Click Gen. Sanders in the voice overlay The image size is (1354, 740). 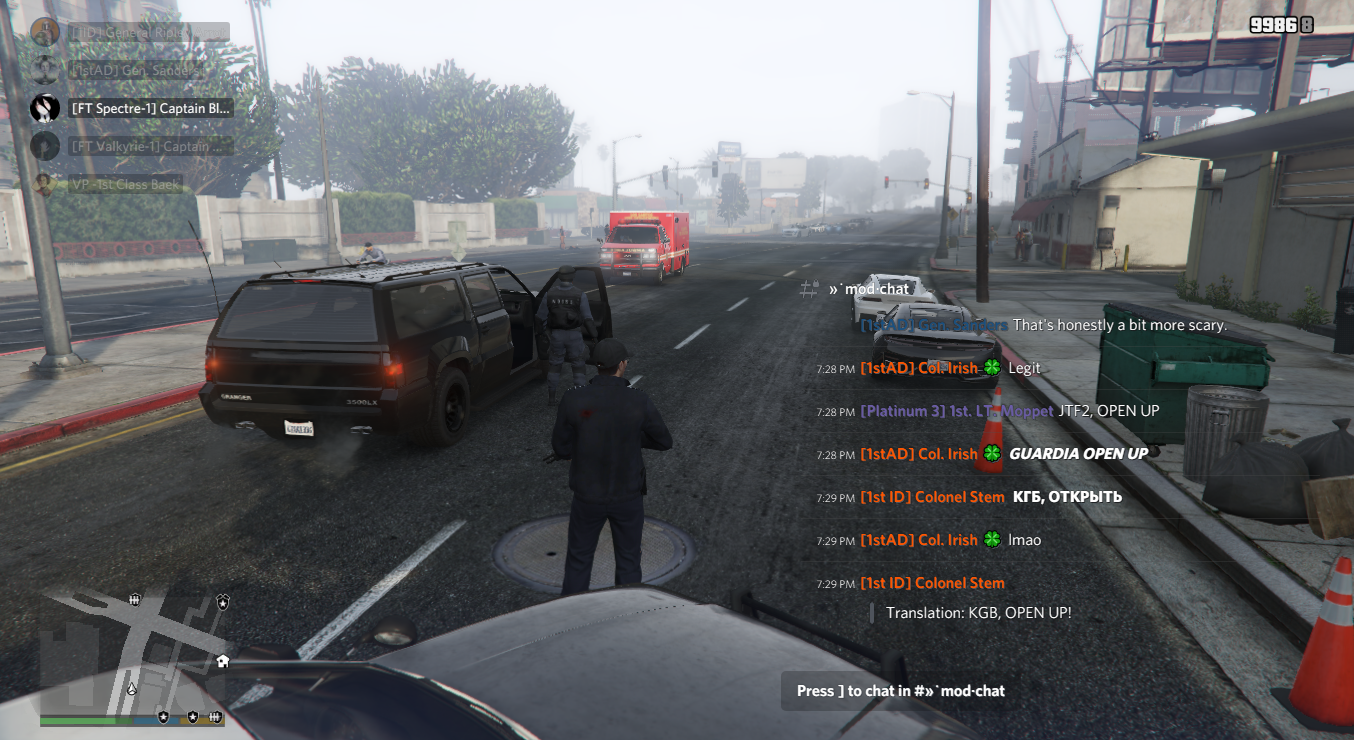tap(137, 70)
